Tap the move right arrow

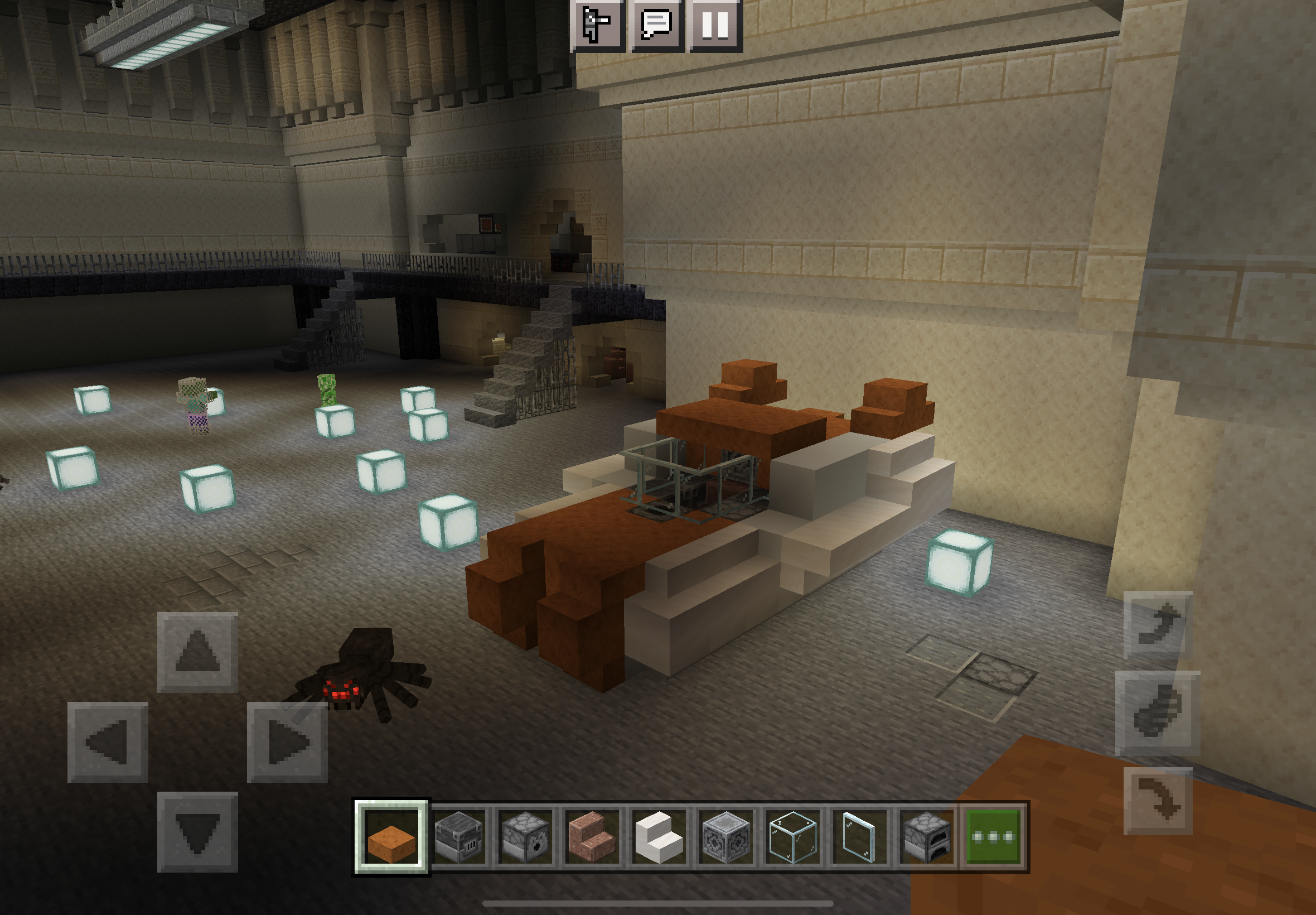pyautogui.click(x=287, y=742)
